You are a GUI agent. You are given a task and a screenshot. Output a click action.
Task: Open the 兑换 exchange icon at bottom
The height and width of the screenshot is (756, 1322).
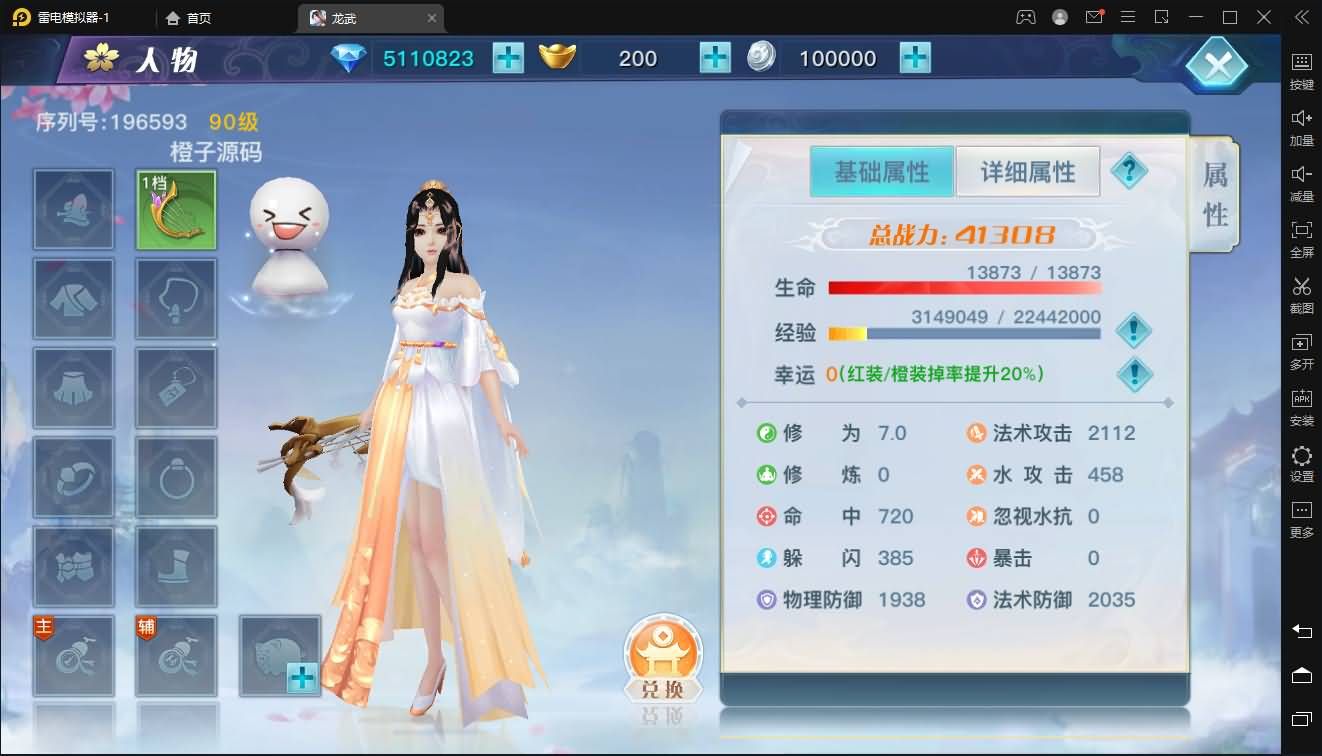(x=661, y=655)
